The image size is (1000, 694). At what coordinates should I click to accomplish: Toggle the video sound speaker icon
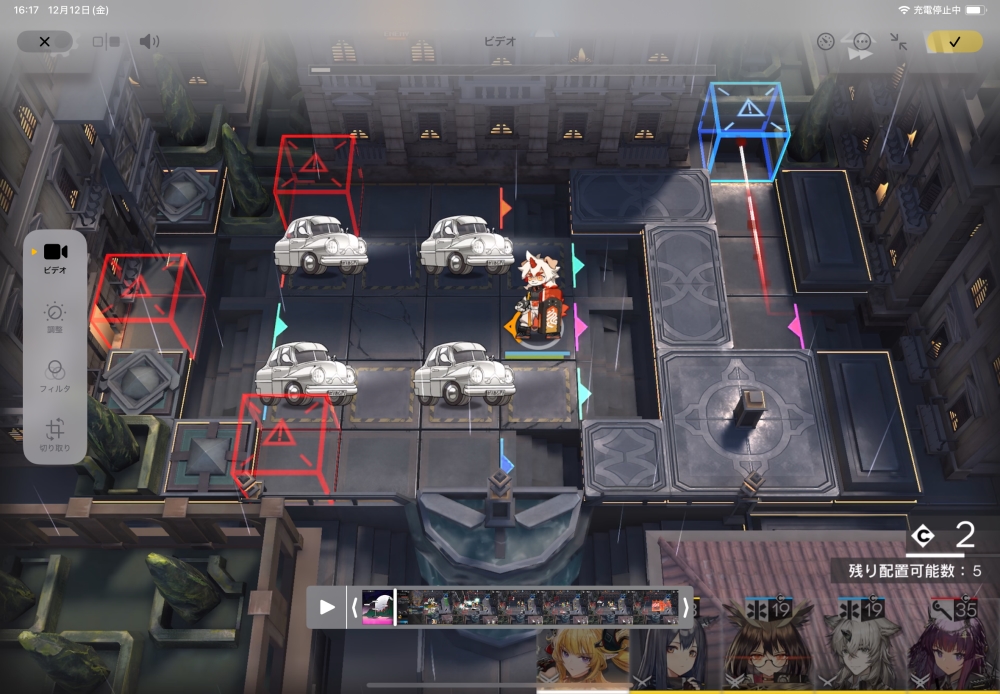point(149,41)
